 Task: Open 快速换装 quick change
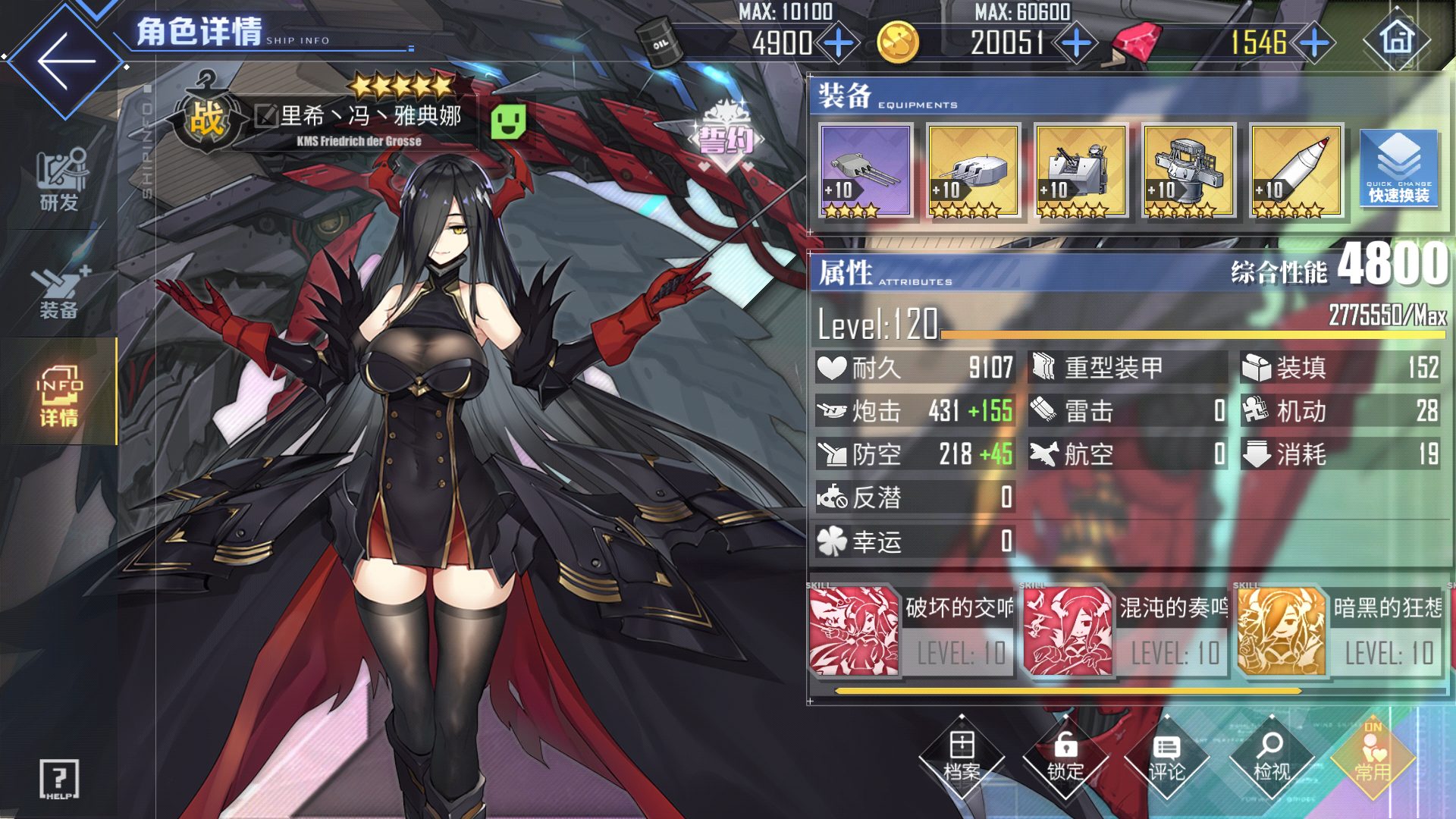click(1398, 168)
